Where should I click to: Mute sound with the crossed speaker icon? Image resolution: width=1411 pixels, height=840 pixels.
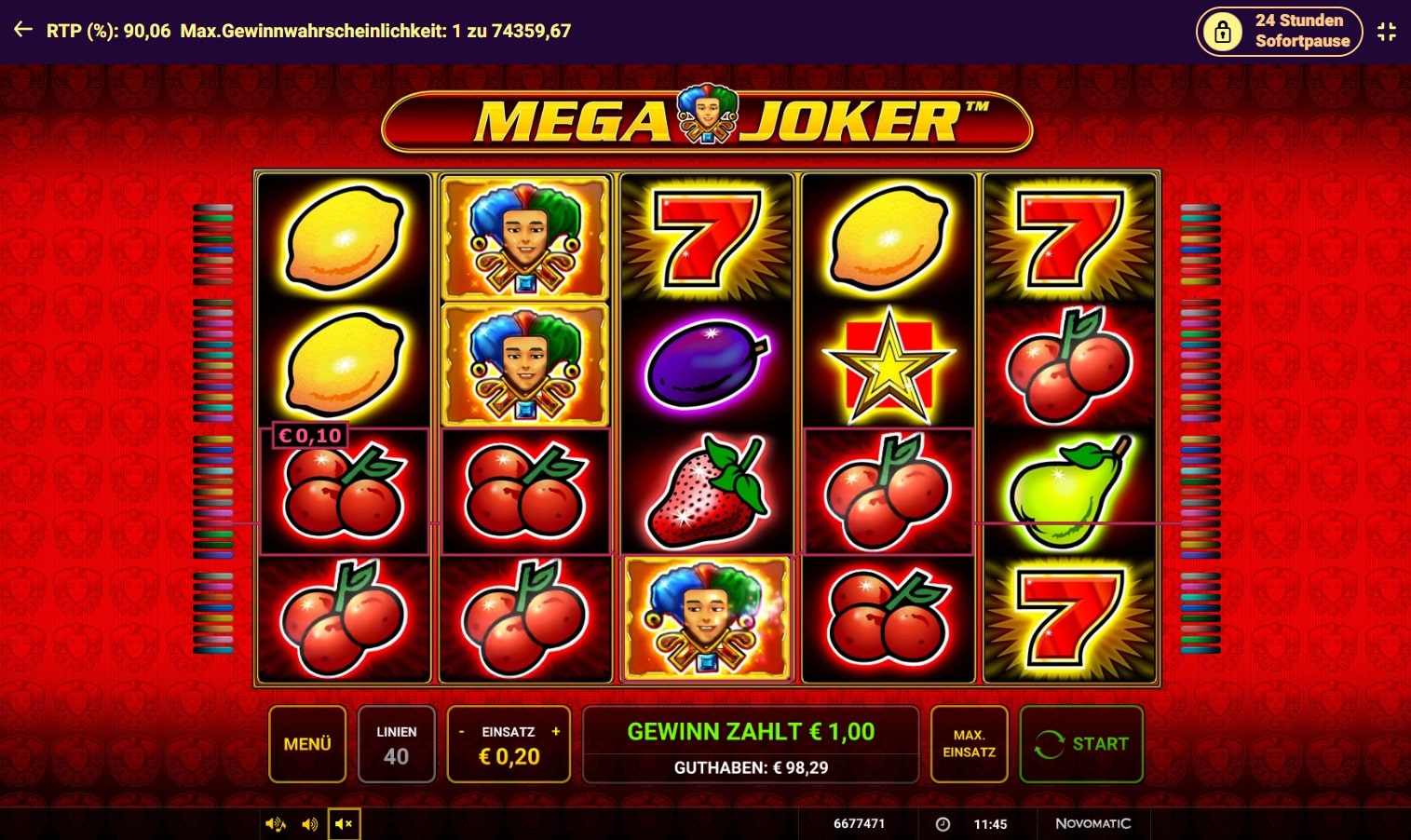pyautogui.click(x=344, y=824)
